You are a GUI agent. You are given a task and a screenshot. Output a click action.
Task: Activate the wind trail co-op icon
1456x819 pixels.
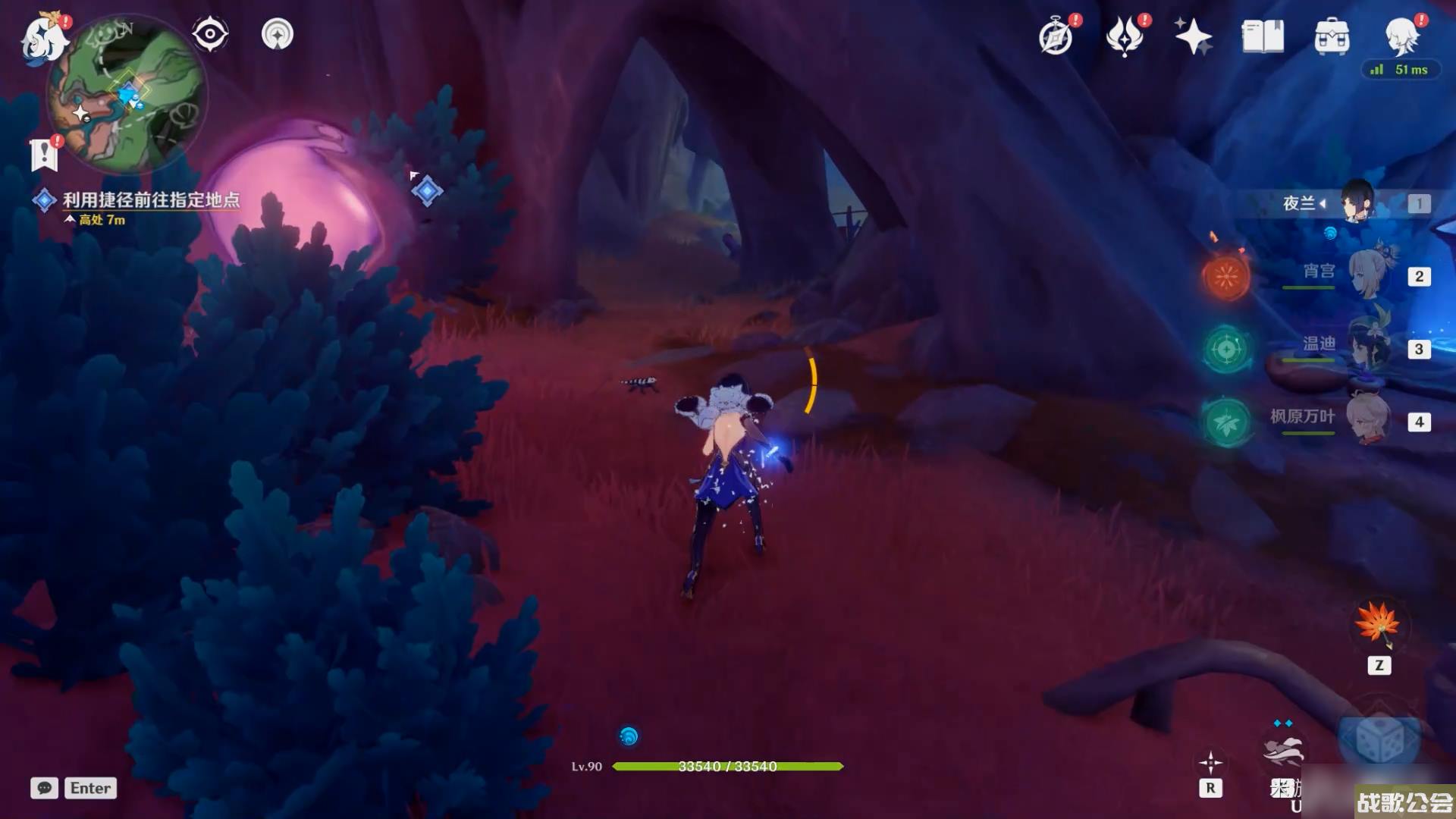click(x=277, y=34)
